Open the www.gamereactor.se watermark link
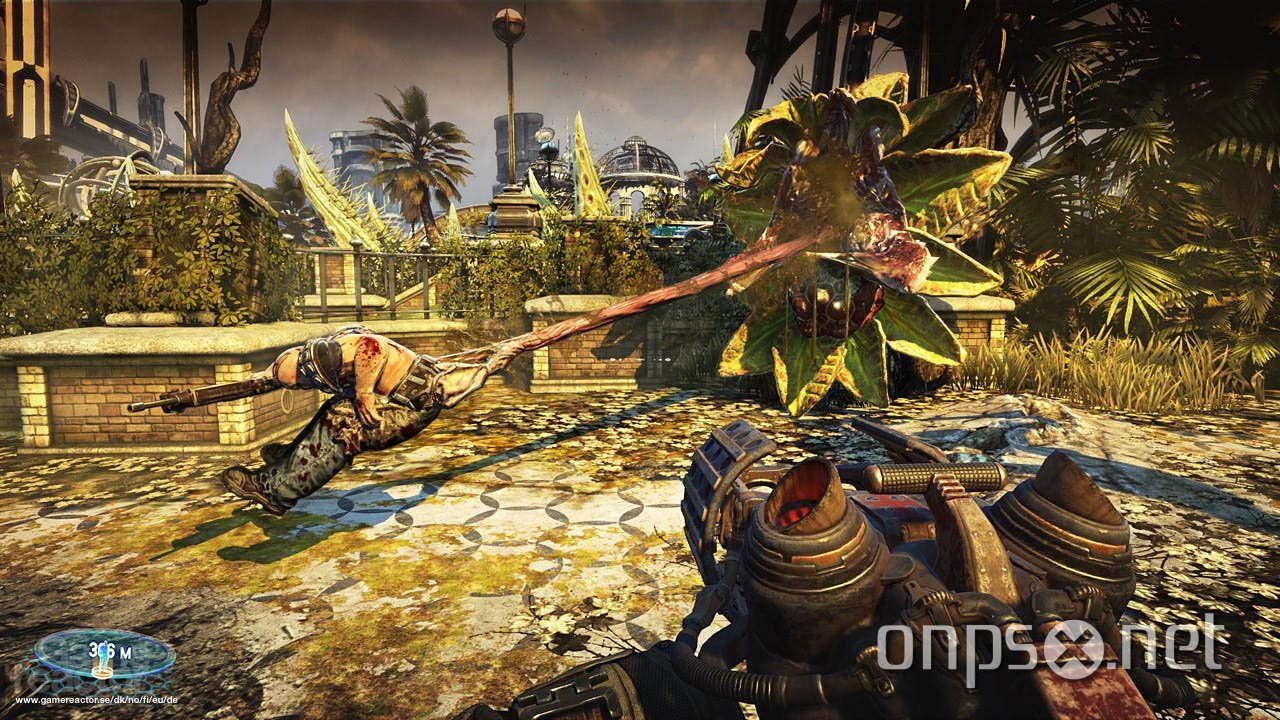Viewport: 1280px width, 720px height. tap(97, 700)
